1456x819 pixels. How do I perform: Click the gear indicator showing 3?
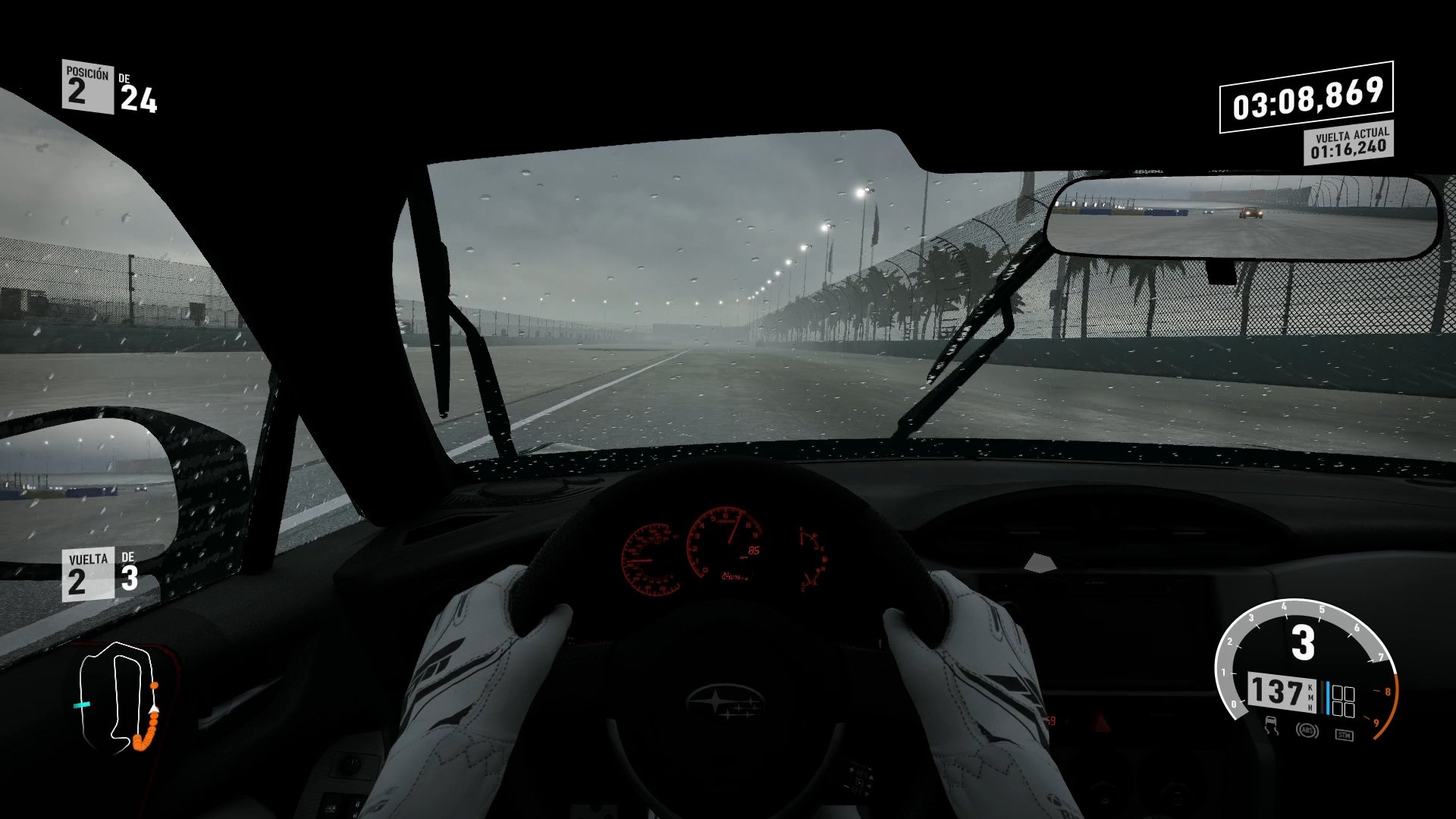pos(1301,642)
